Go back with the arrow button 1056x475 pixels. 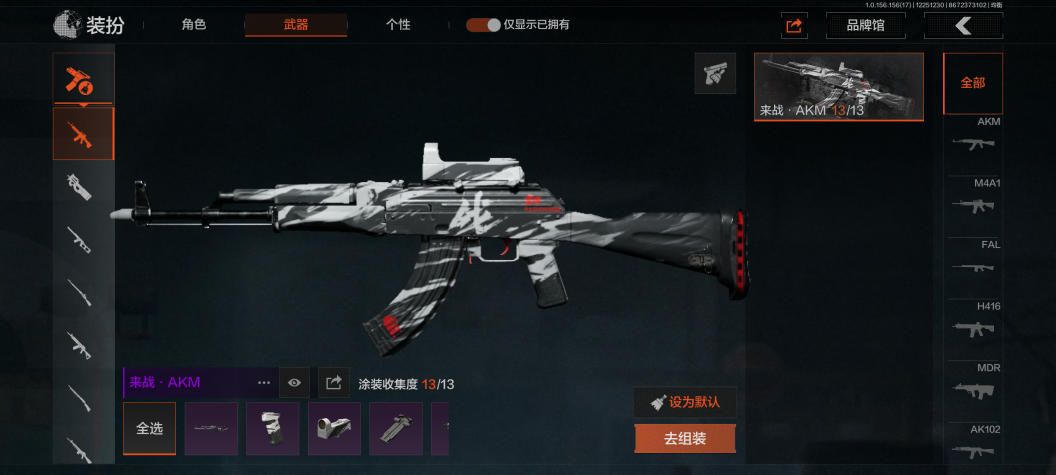coord(962,26)
